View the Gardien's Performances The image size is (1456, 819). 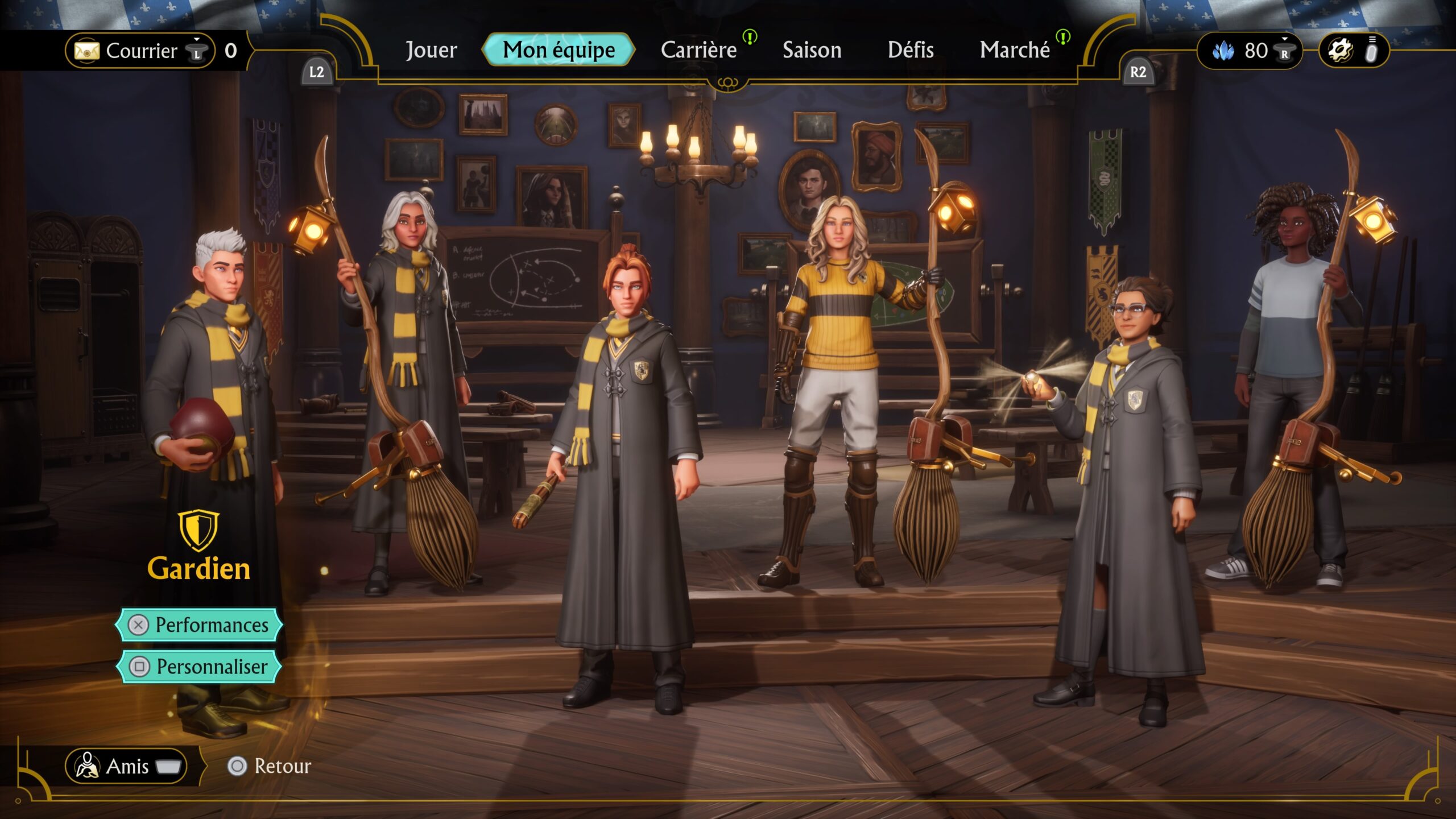point(199,624)
